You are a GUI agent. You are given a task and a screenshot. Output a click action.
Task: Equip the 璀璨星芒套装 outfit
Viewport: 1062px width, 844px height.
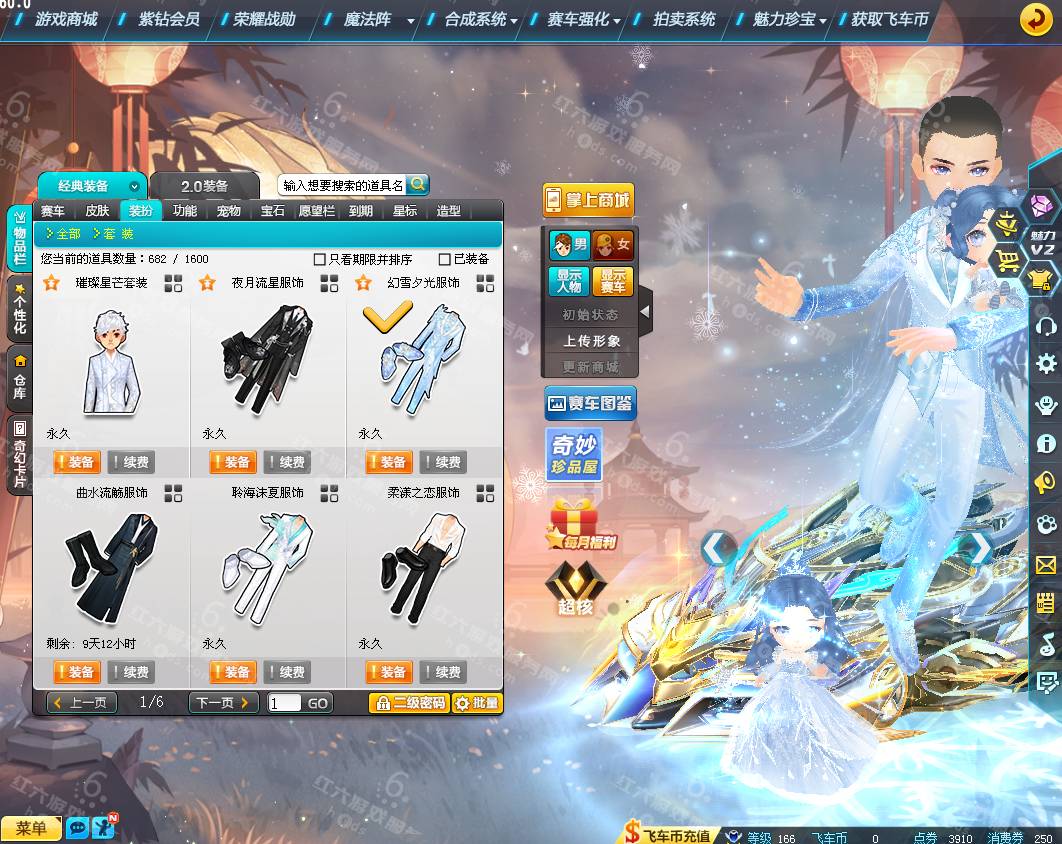(77, 462)
